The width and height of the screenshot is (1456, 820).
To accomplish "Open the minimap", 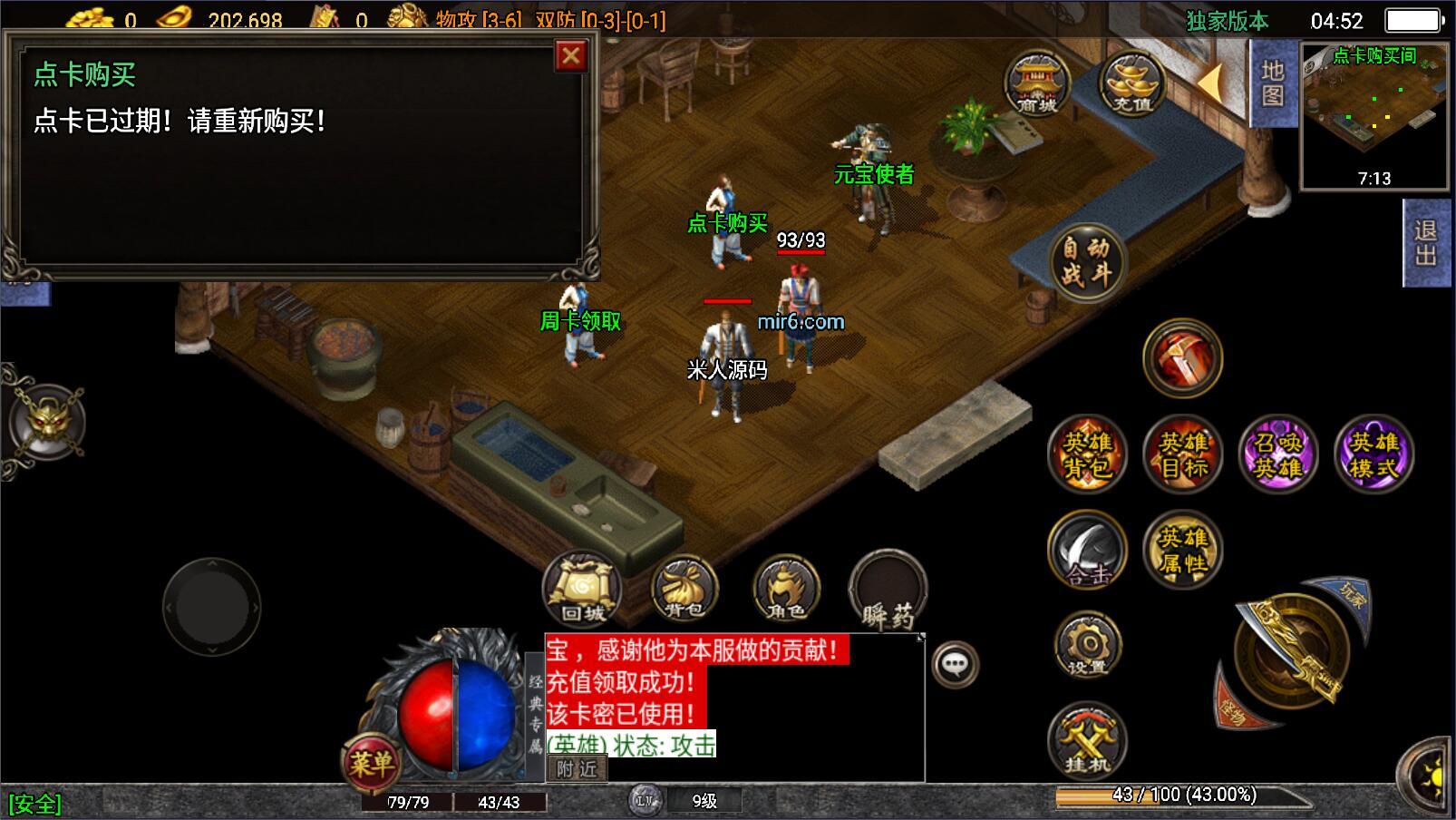I will pos(1373,116).
